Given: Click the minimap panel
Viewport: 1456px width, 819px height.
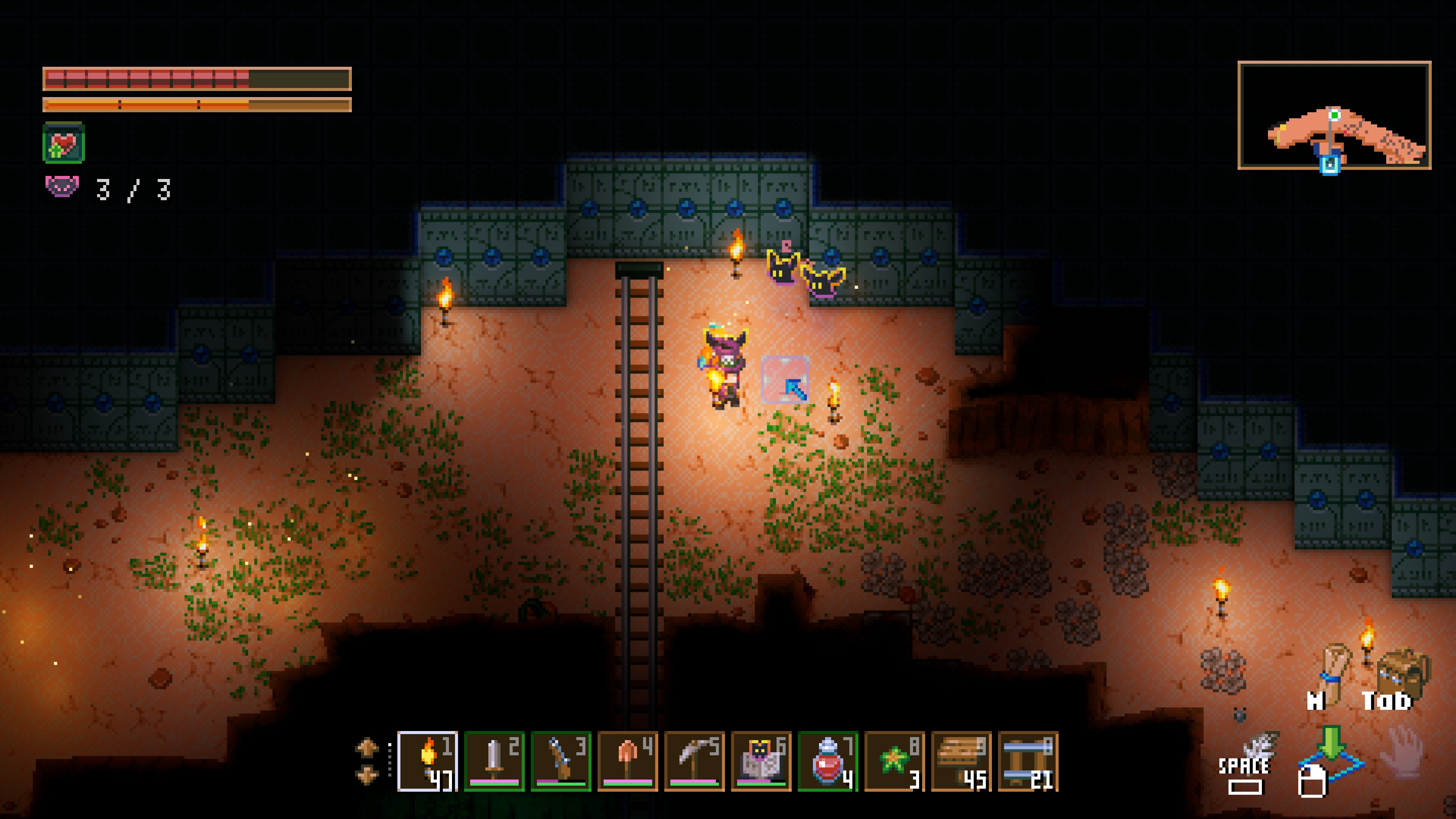Looking at the screenshot, I should [x=1334, y=115].
